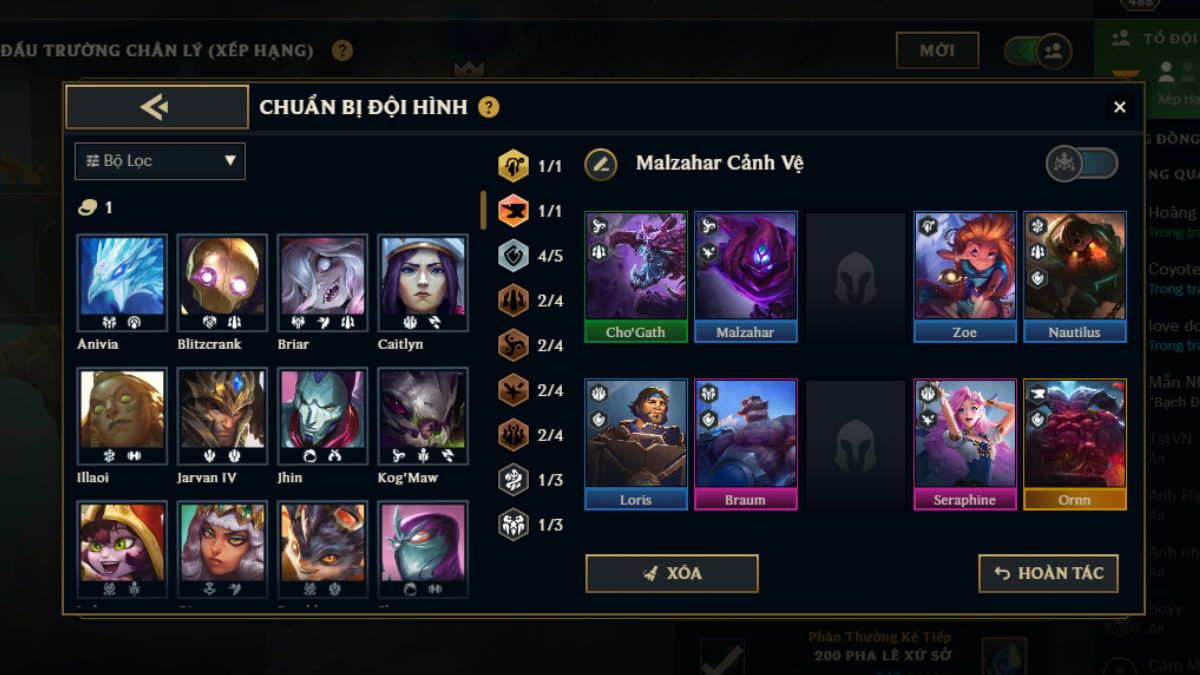Open help icon next to Chuẩn Bị Đội Hình
Screen dimensions: 1200x675
pyautogui.click(x=488, y=107)
